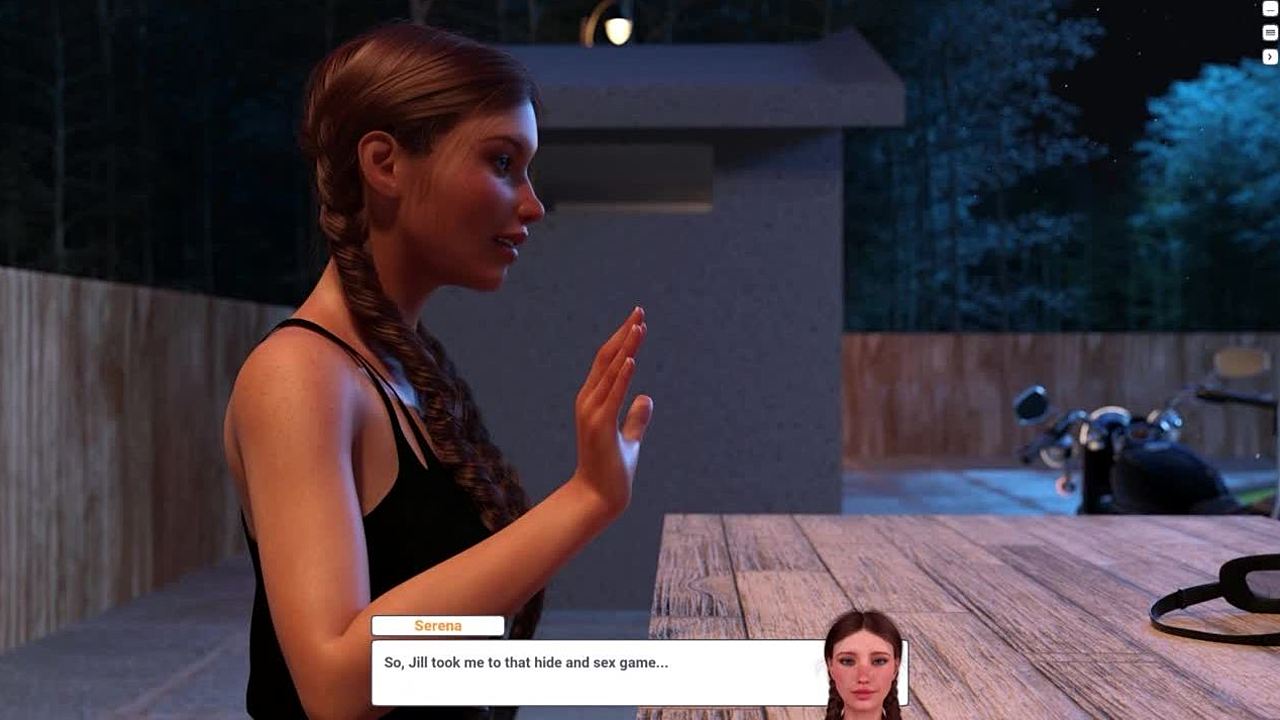This screenshot has width=1280, height=720.
Task: Click the minus icon button in the corner
Action: tap(1270, 9)
